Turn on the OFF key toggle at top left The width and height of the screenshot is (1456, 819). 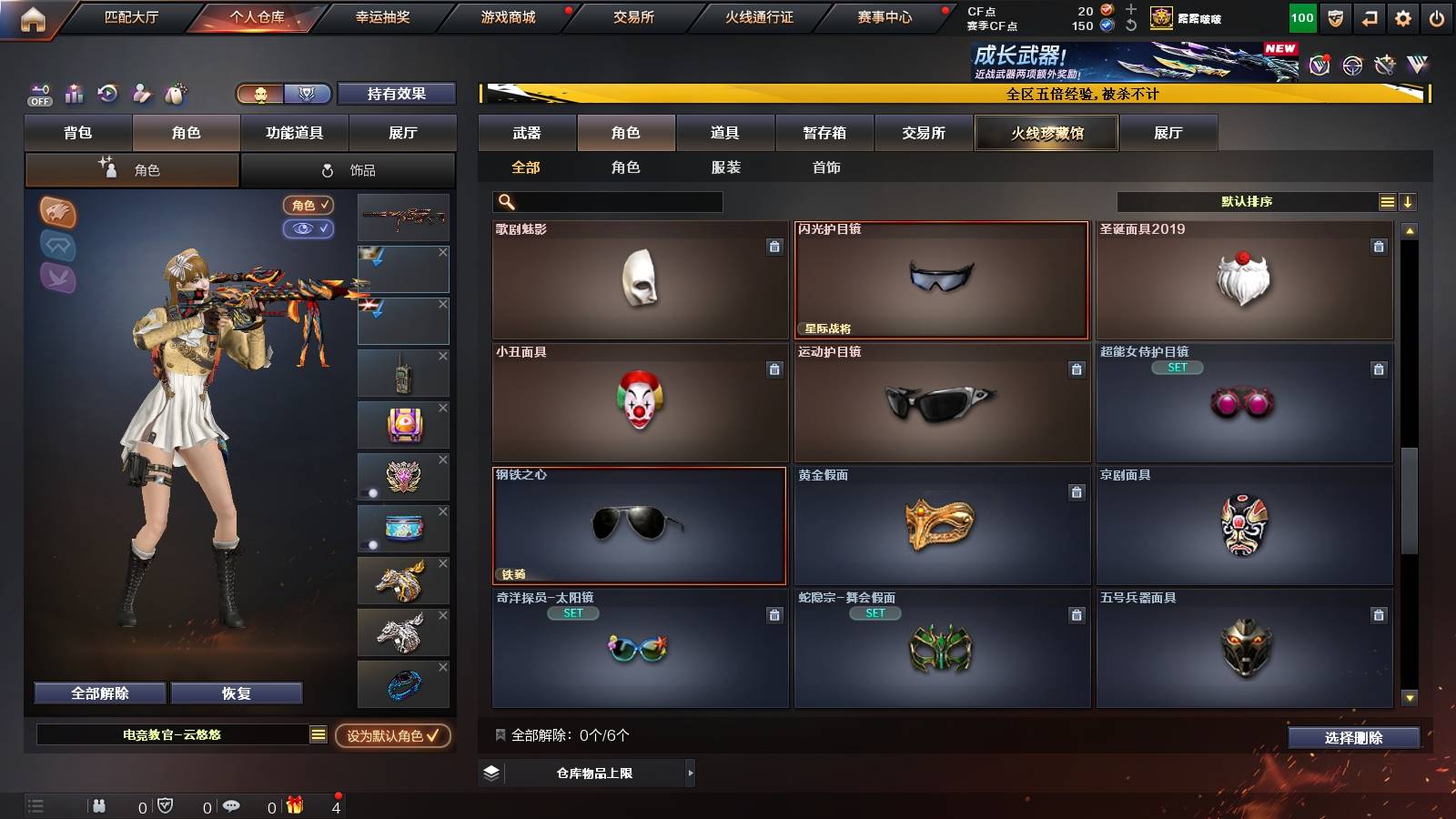pos(38,93)
